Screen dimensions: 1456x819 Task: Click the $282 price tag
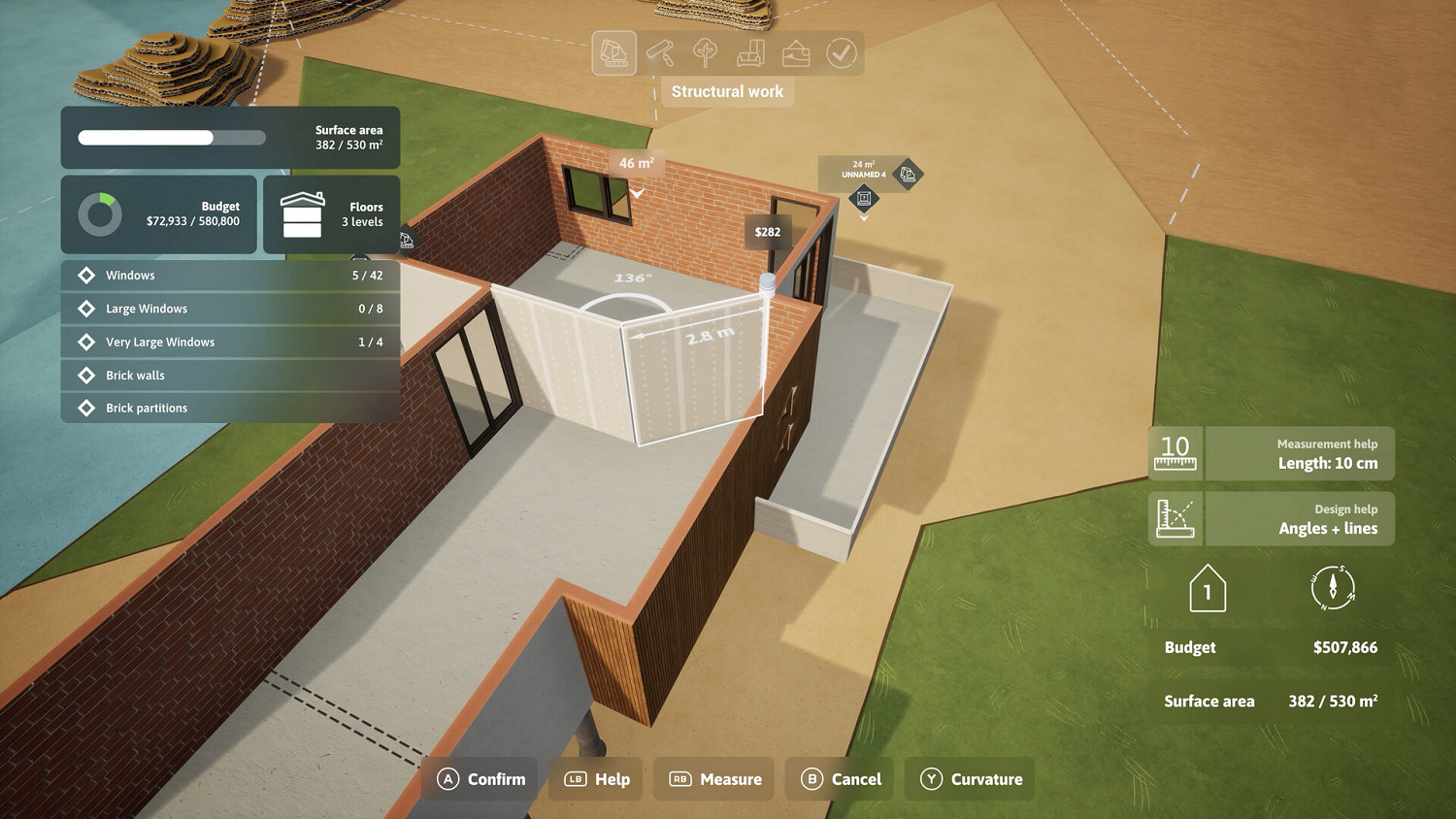coord(767,232)
